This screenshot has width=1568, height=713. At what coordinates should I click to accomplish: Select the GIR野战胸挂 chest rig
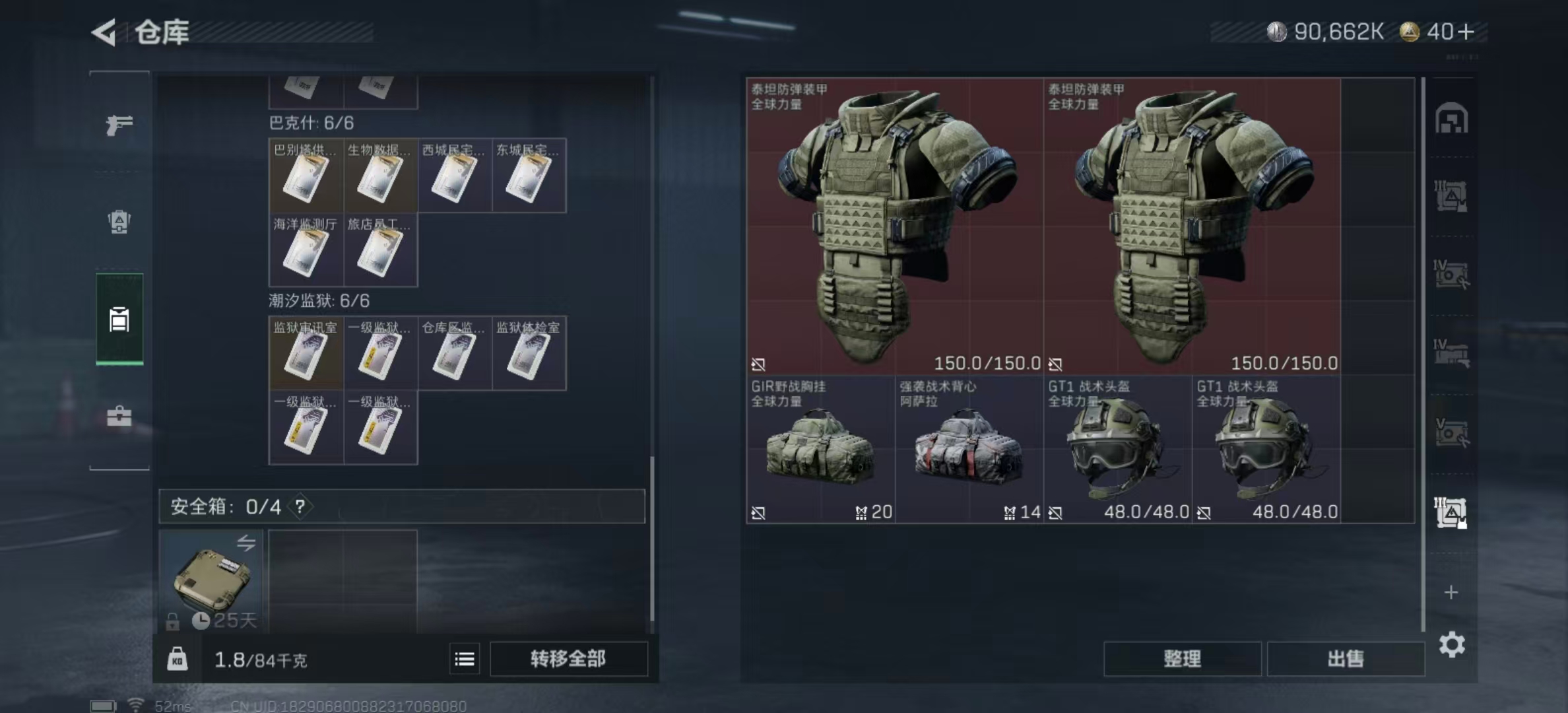point(820,449)
